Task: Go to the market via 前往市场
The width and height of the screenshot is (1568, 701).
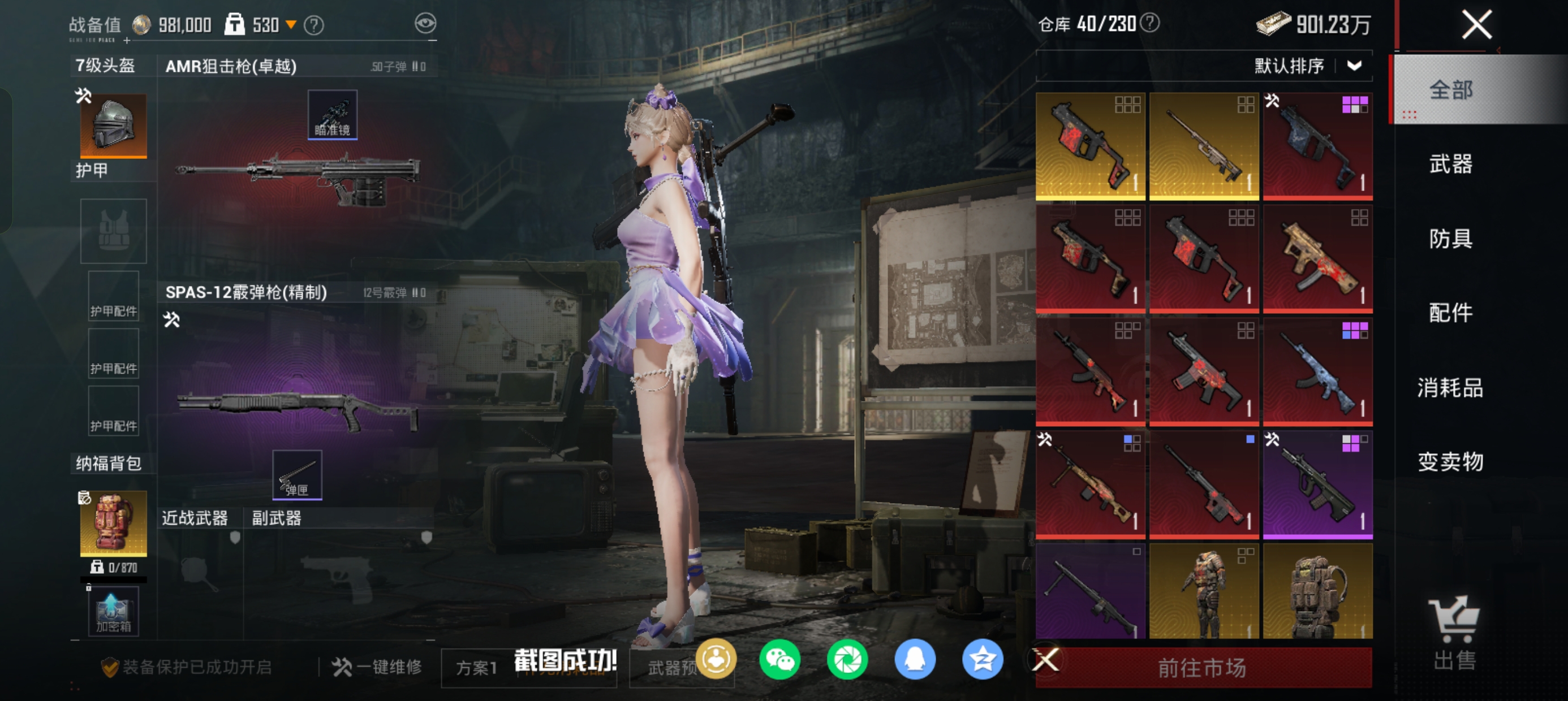Action: tap(1203, 668)
